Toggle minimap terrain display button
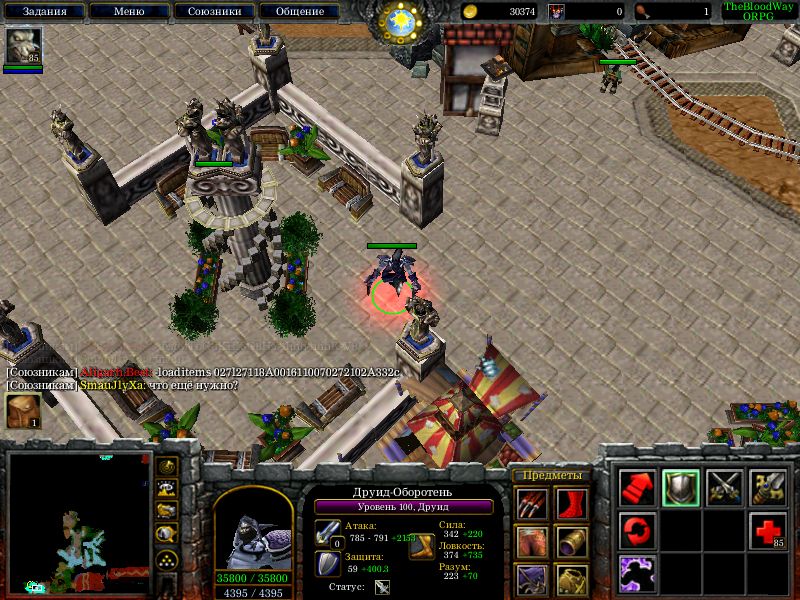The height and width of the screenshot is (600, 800). point(168,488)
